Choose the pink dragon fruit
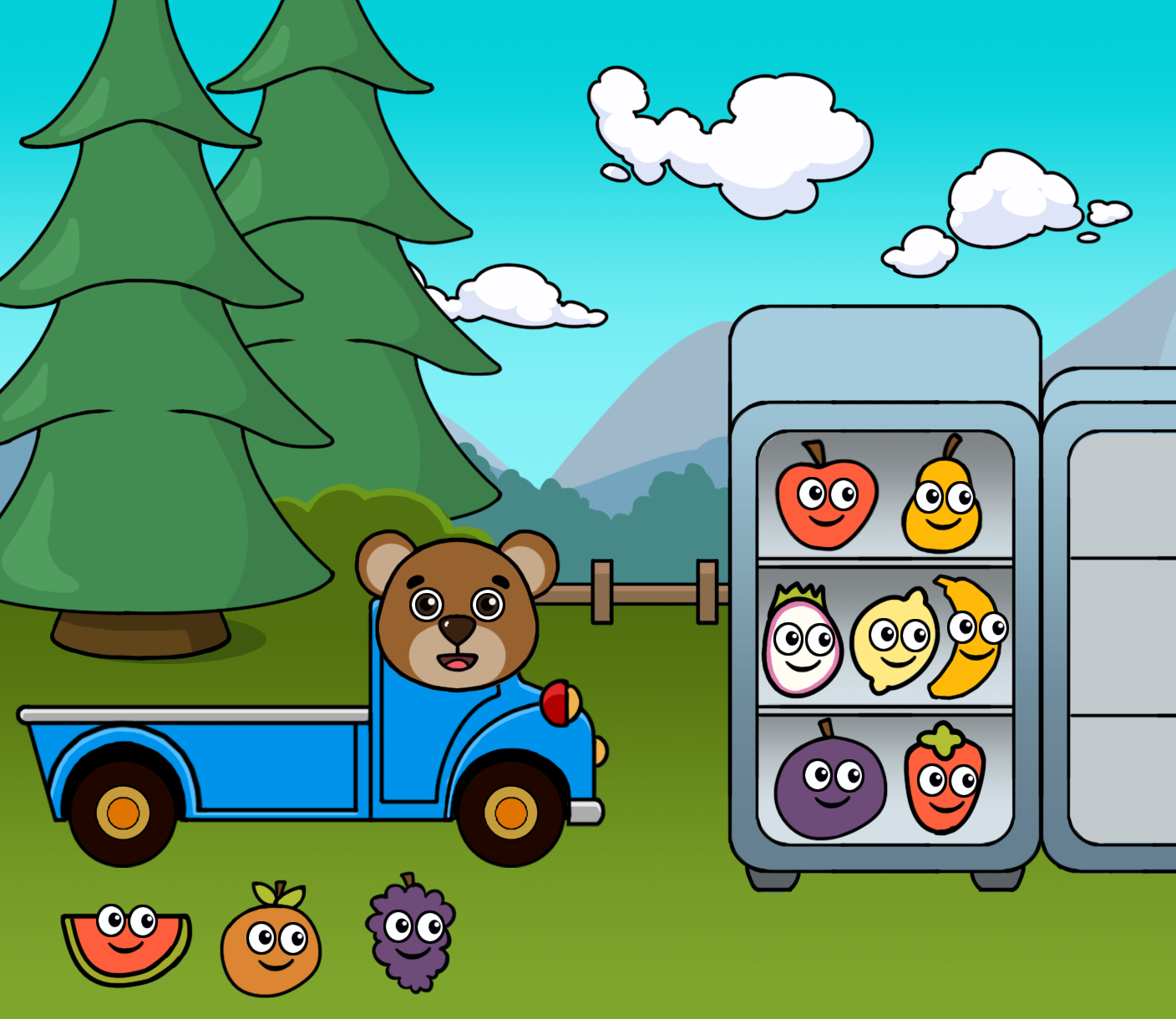Image resolution: width=1176 pixels, height=1019 pixels. pos(801,645)
